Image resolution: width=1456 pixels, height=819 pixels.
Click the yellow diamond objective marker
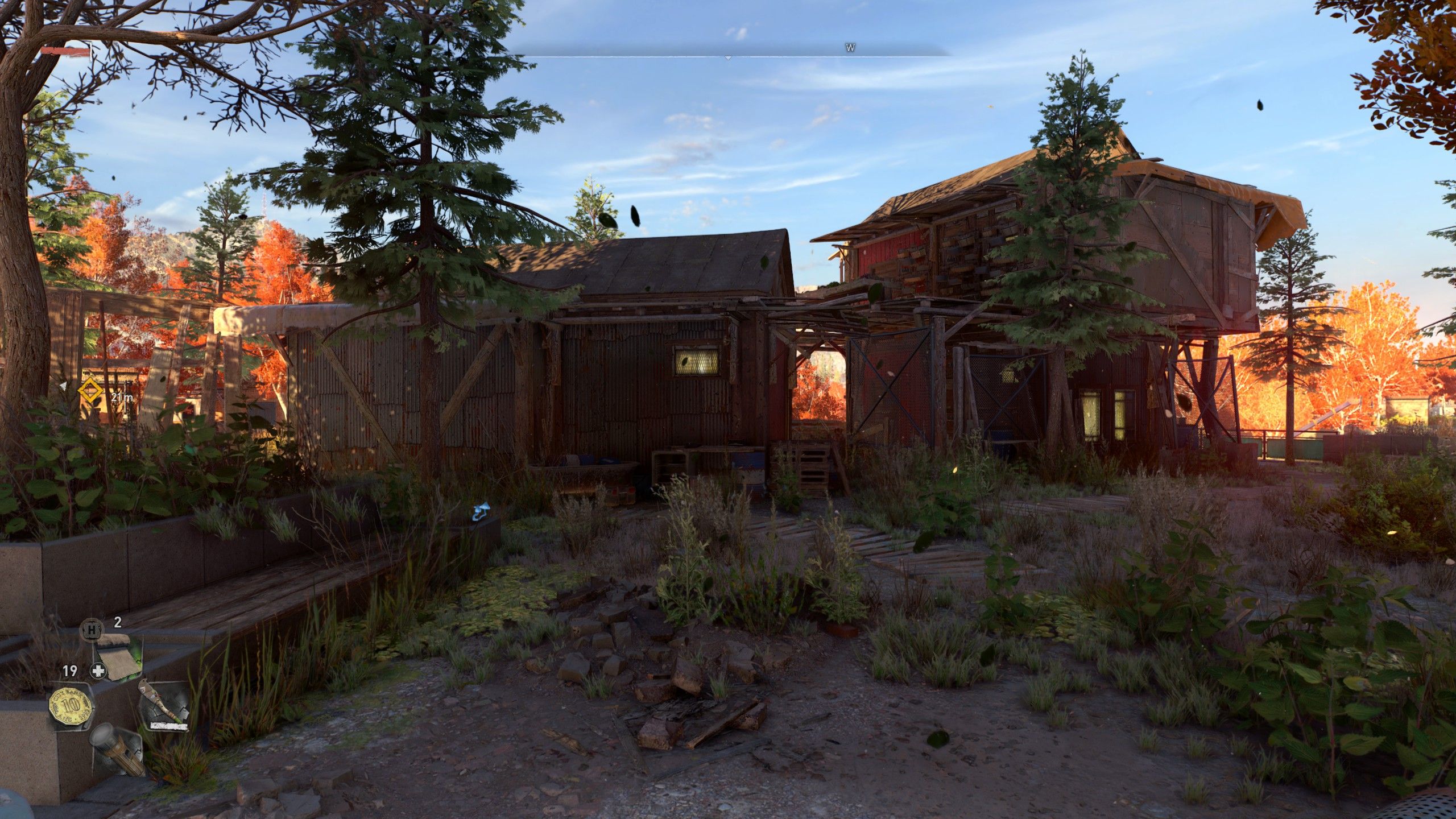pos(89,392)
